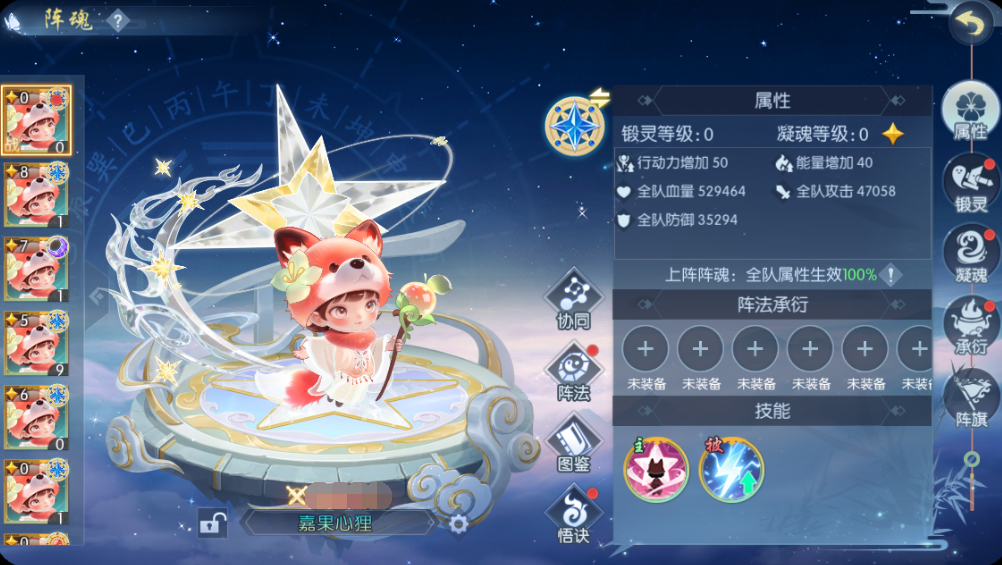Select the pink cat main skill icon

coord(656,469)
